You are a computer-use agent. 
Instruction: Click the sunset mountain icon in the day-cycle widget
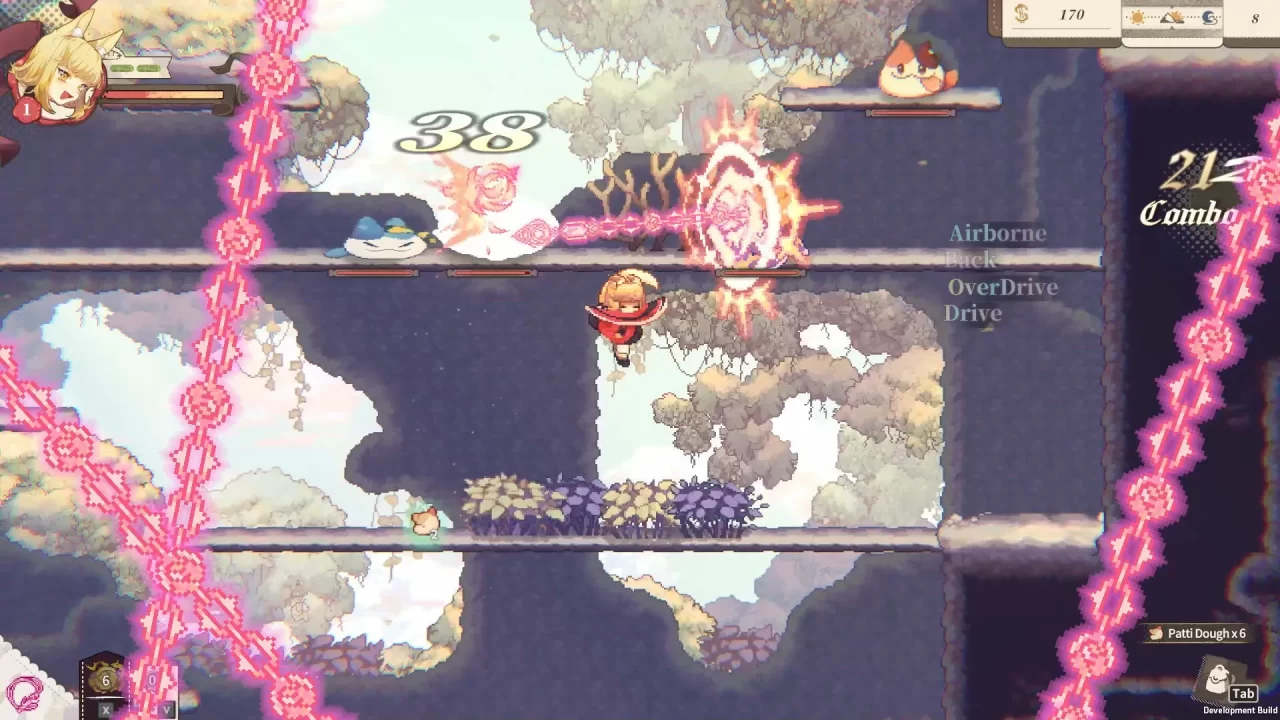pyautogui.click(x=1172, y=18)
